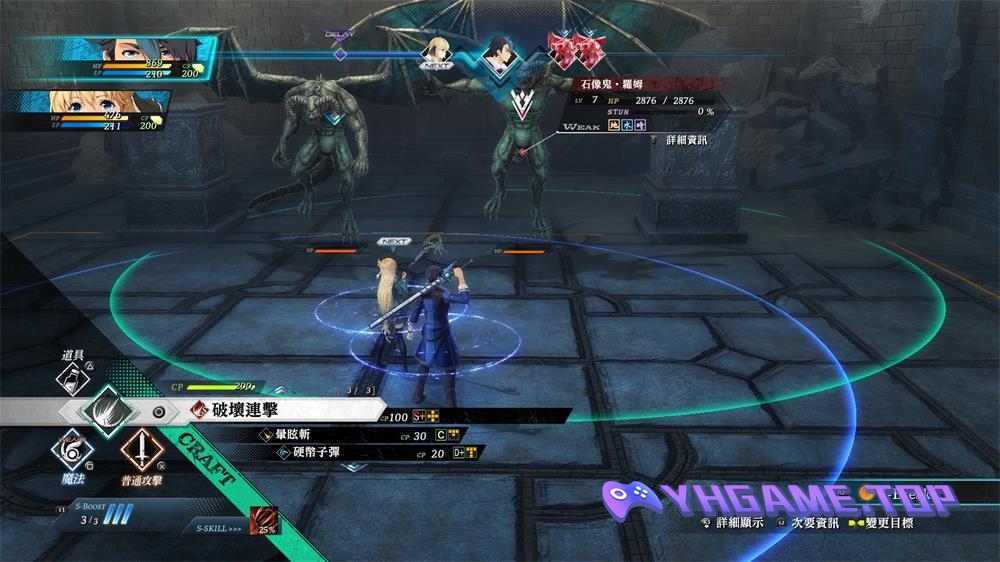The image size is (1000, 562).
Task: Select the central Craft command diamond
Action: (104, 410)
